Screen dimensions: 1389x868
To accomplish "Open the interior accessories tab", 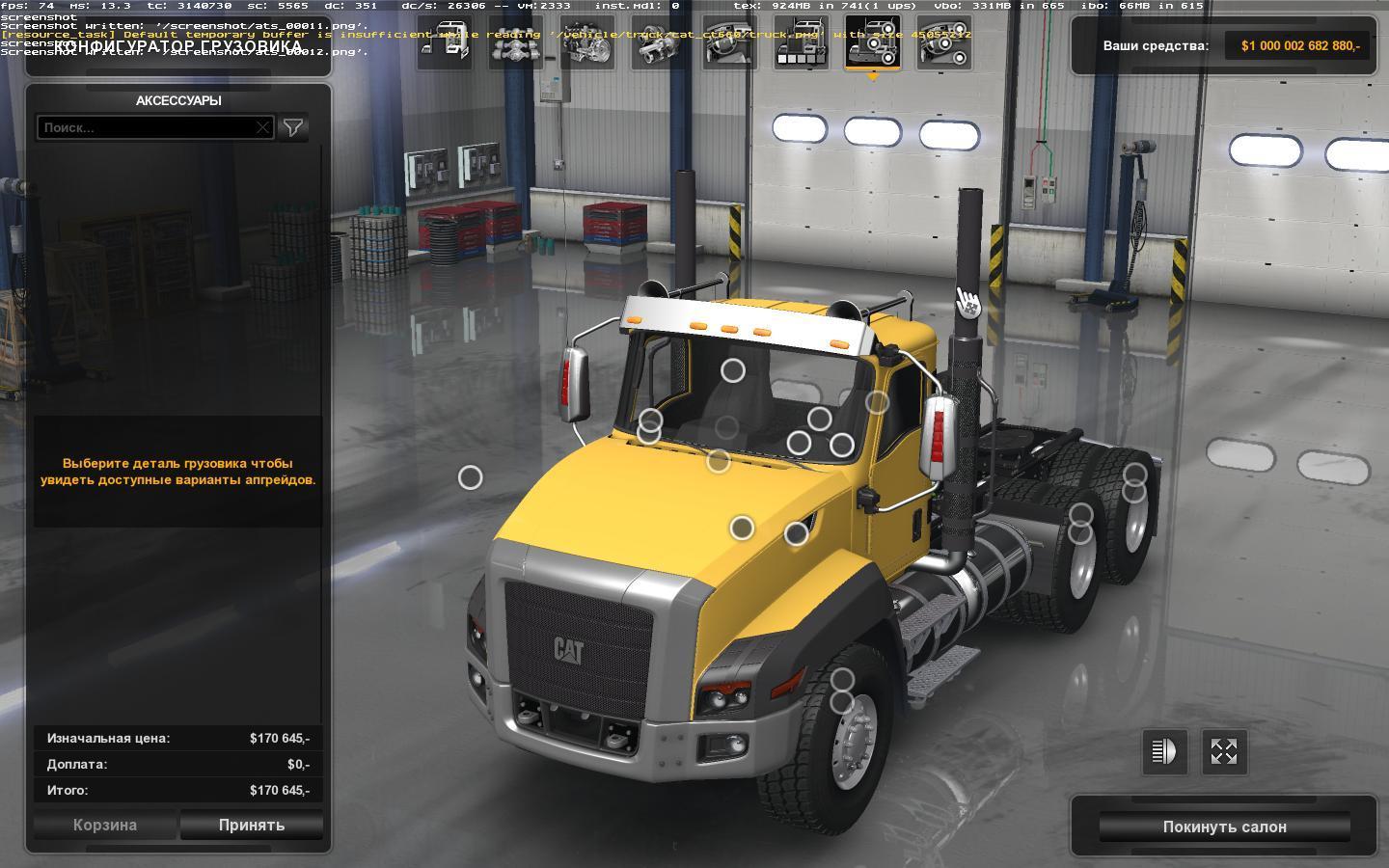I will [x=944, y=42].
